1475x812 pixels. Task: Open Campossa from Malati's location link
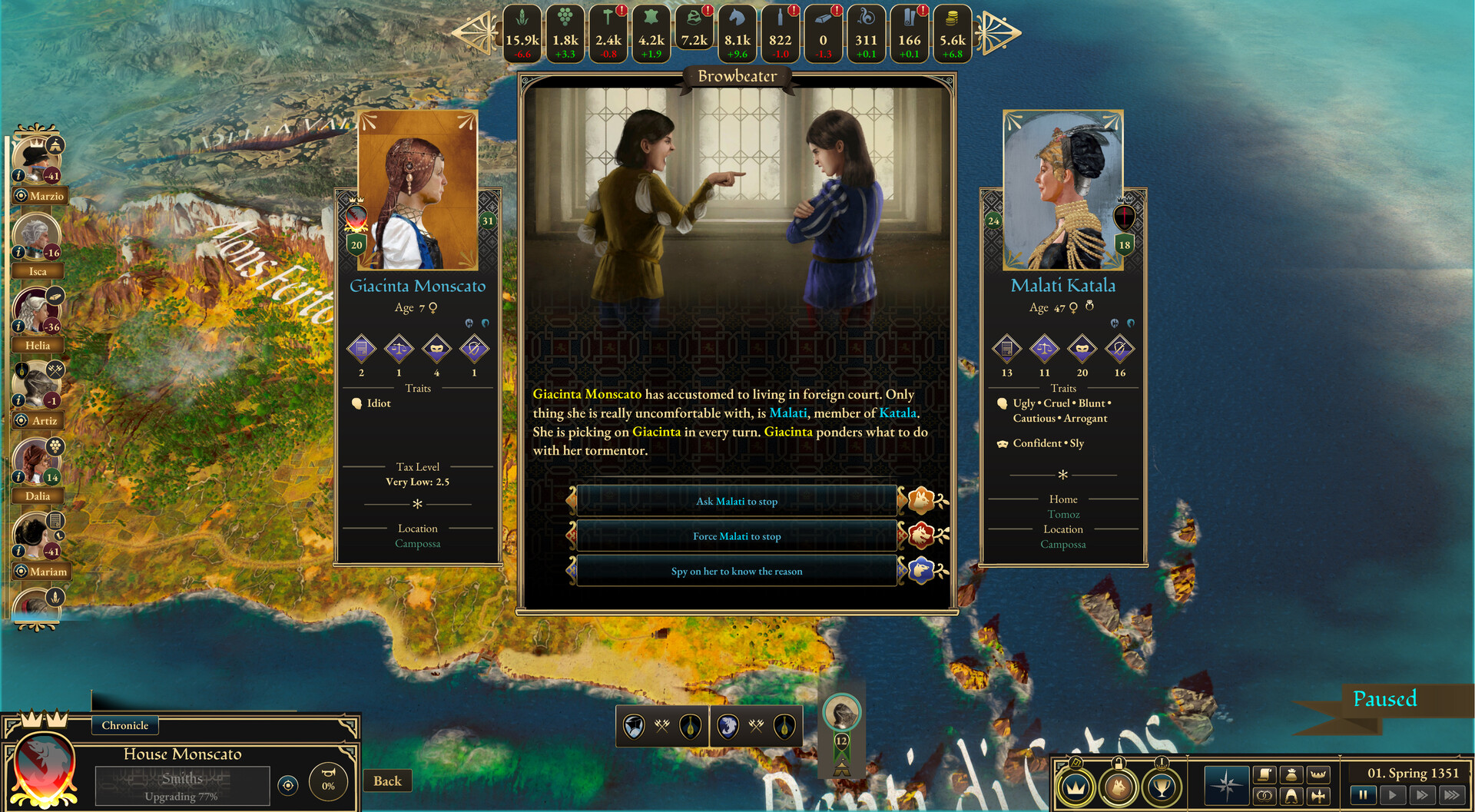(x=1063, y=544)
